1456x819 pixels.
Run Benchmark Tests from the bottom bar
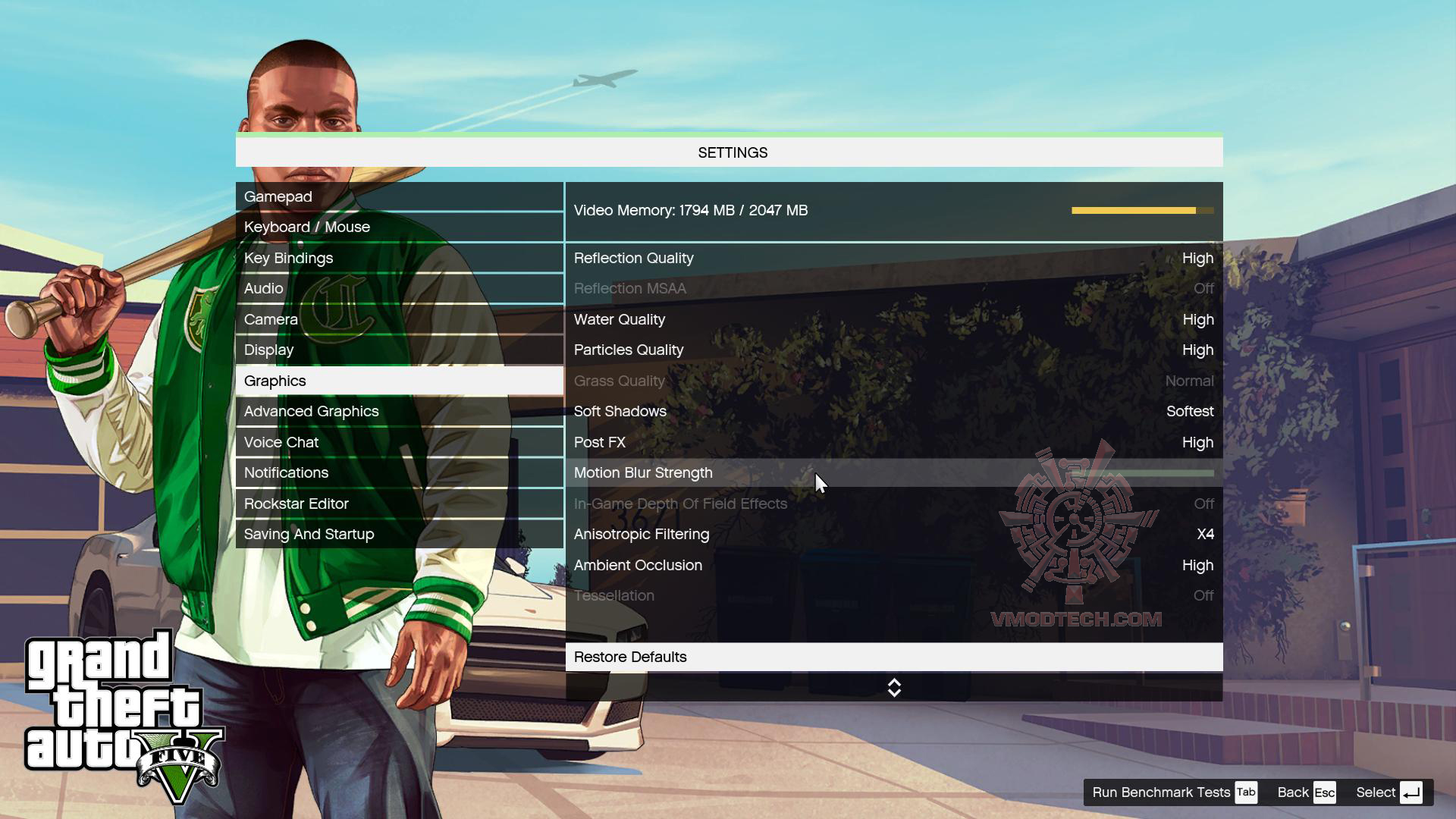pyautogui.click(x=1159, y=792)
